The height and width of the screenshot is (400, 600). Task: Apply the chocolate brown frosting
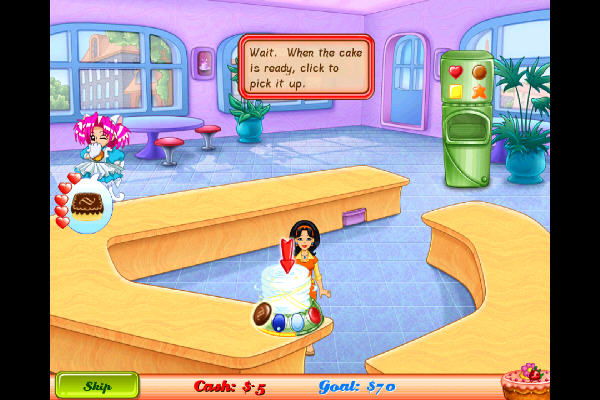[263, 313]
